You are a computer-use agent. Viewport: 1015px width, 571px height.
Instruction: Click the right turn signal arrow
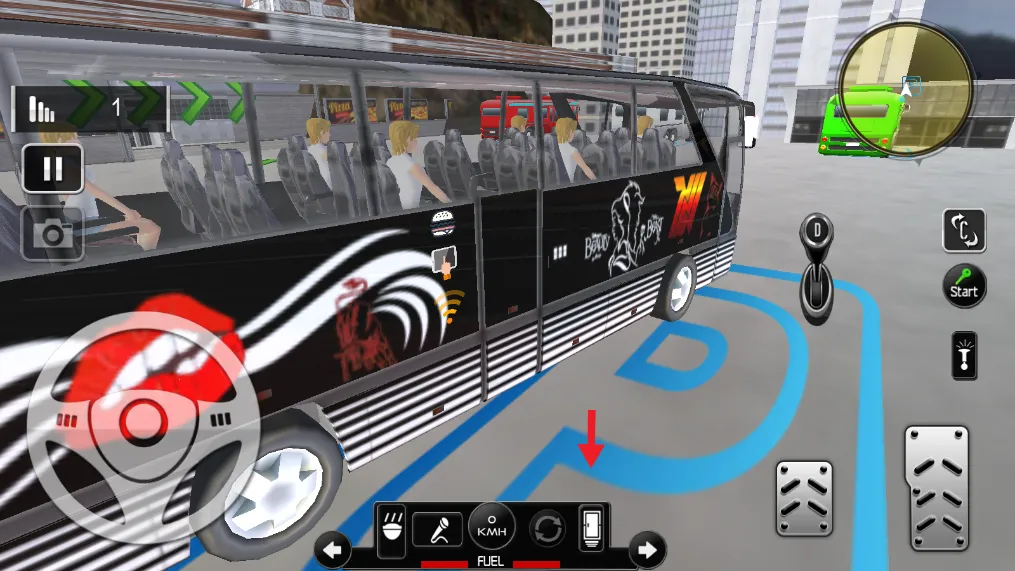point(647,549)
